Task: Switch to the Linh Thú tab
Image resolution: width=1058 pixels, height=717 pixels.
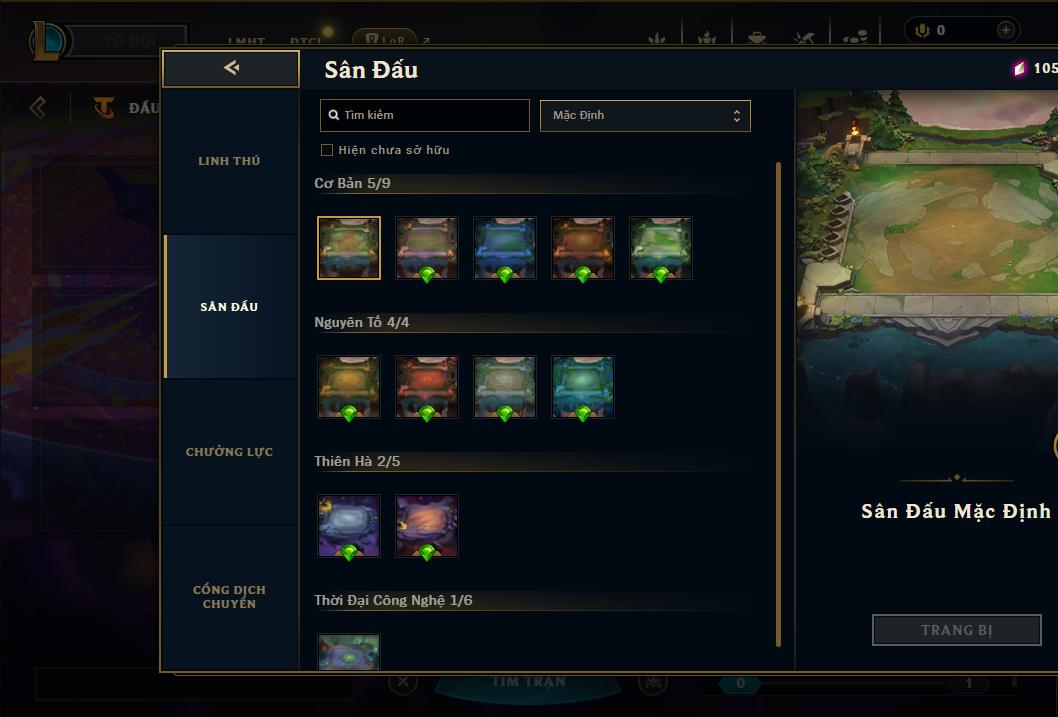Action: (x=229, y=161)
